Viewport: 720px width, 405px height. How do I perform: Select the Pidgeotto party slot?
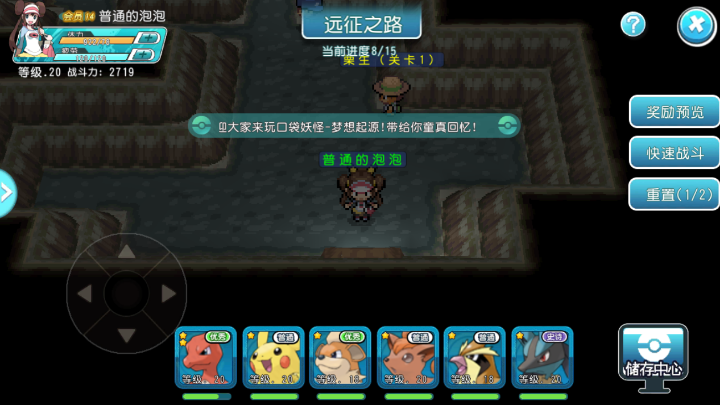coord(475,357)
